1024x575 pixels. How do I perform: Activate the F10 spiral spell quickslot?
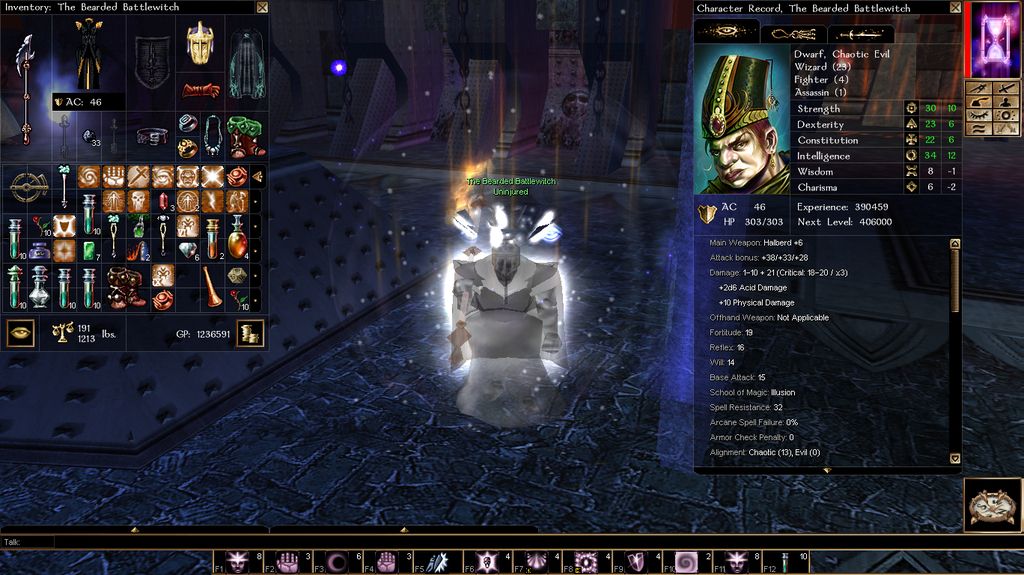tap(688, 562)
